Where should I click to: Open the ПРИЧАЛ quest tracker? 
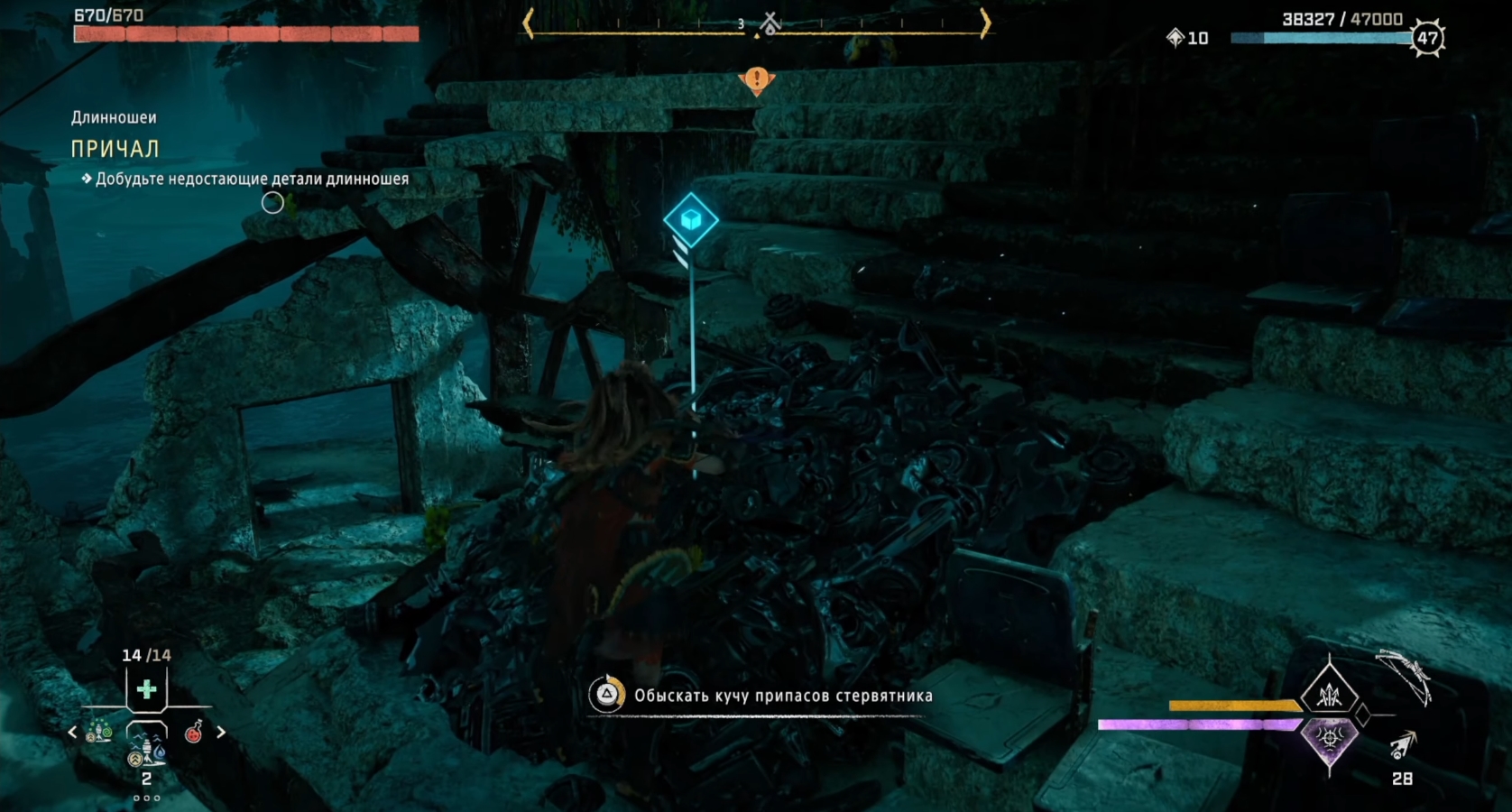point(115,149)
